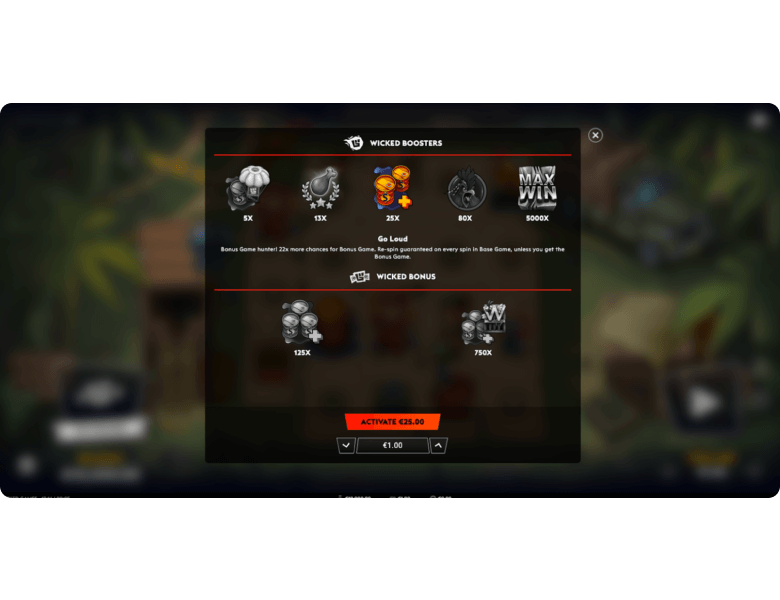Select the 80X booster icon

click(465, 189)
